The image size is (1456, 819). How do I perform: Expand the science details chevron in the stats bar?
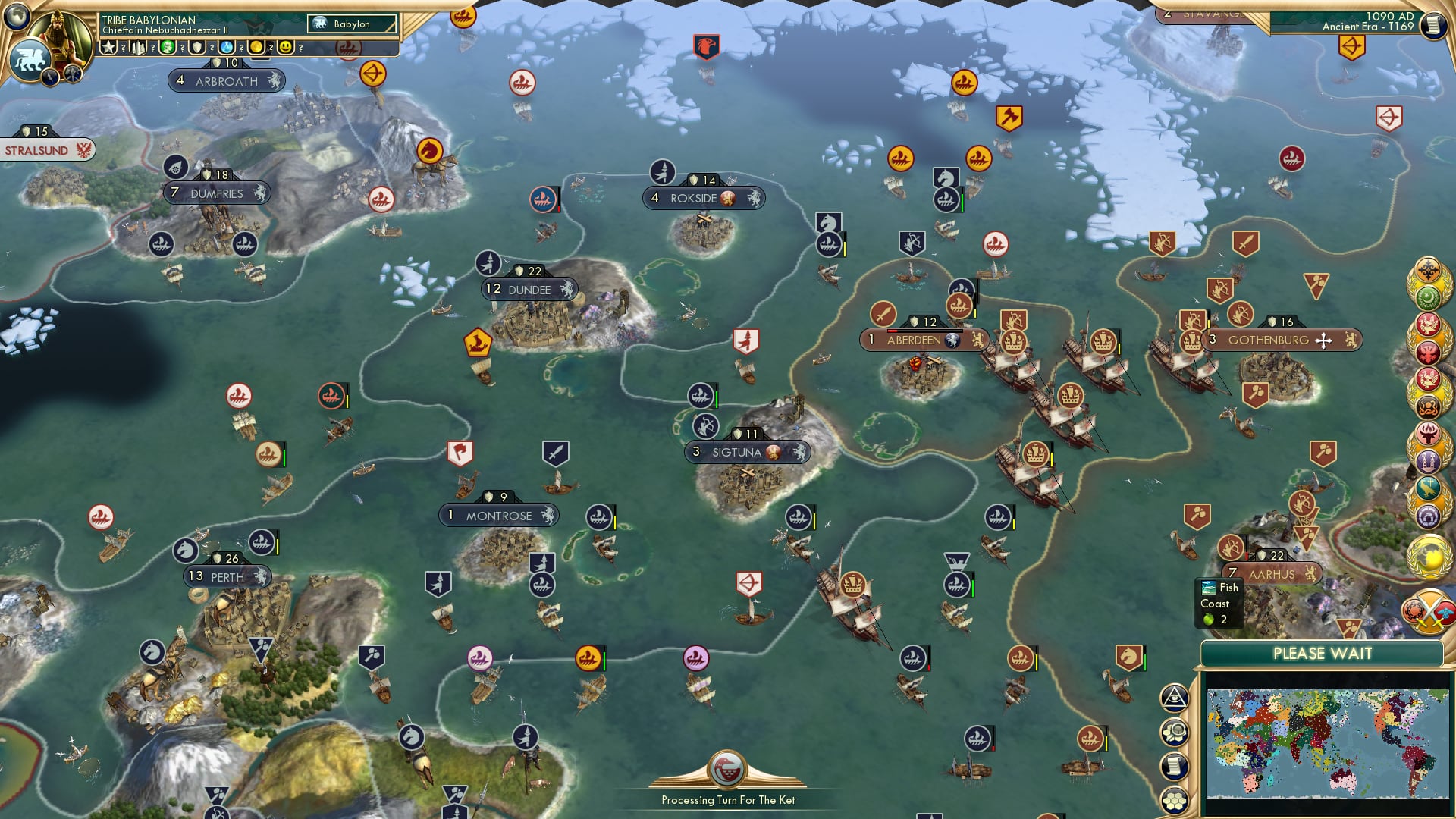click(x=241, y=47)
